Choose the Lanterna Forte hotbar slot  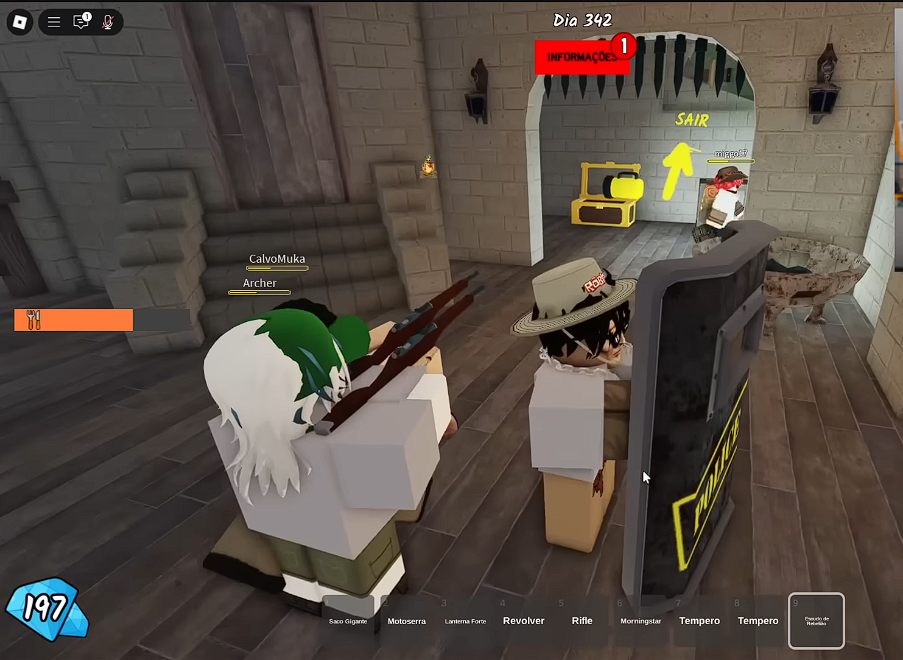pyautogui.click(x=465, y=620)
